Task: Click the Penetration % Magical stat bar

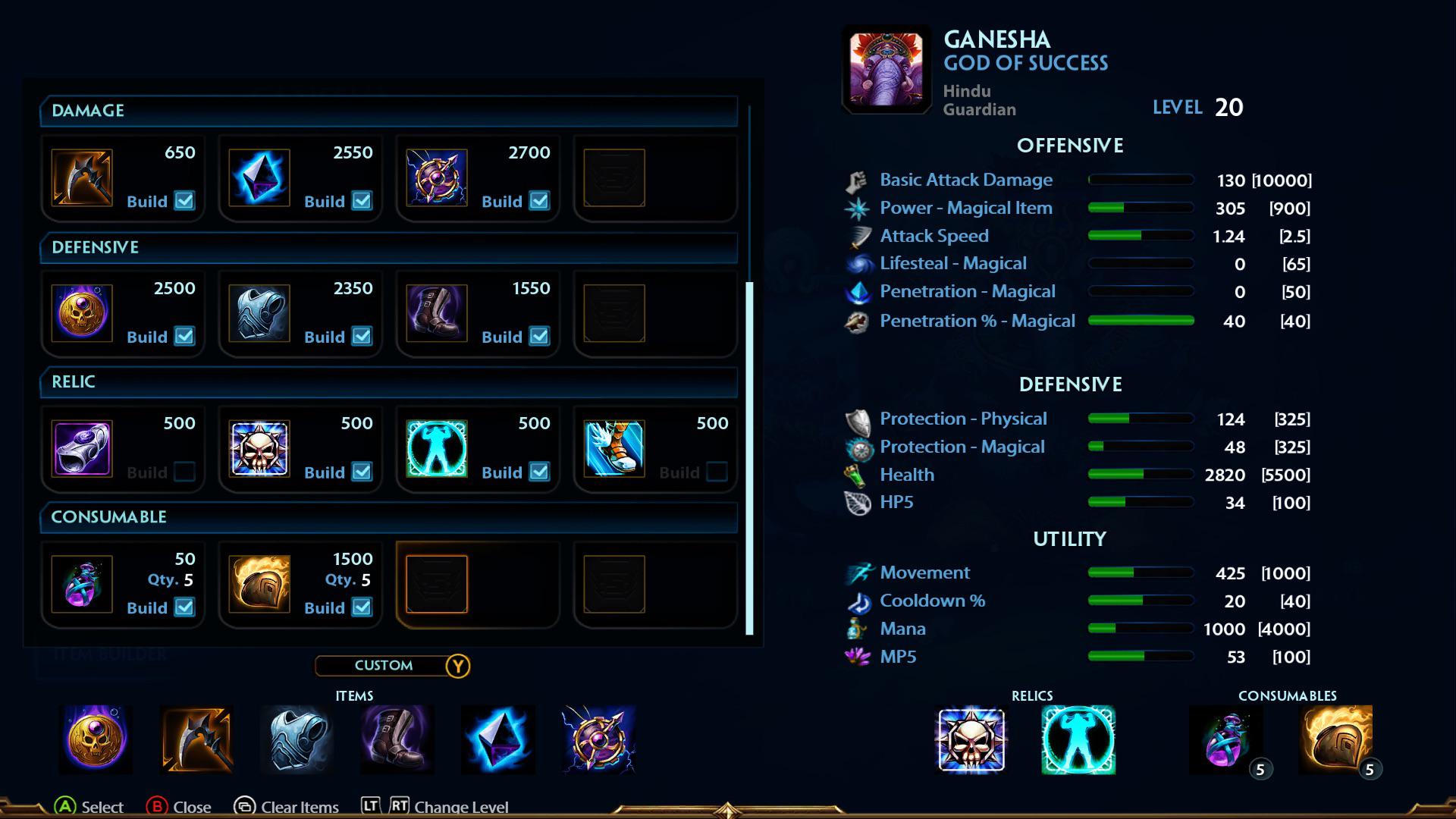Action: [x=1141, y=321]
